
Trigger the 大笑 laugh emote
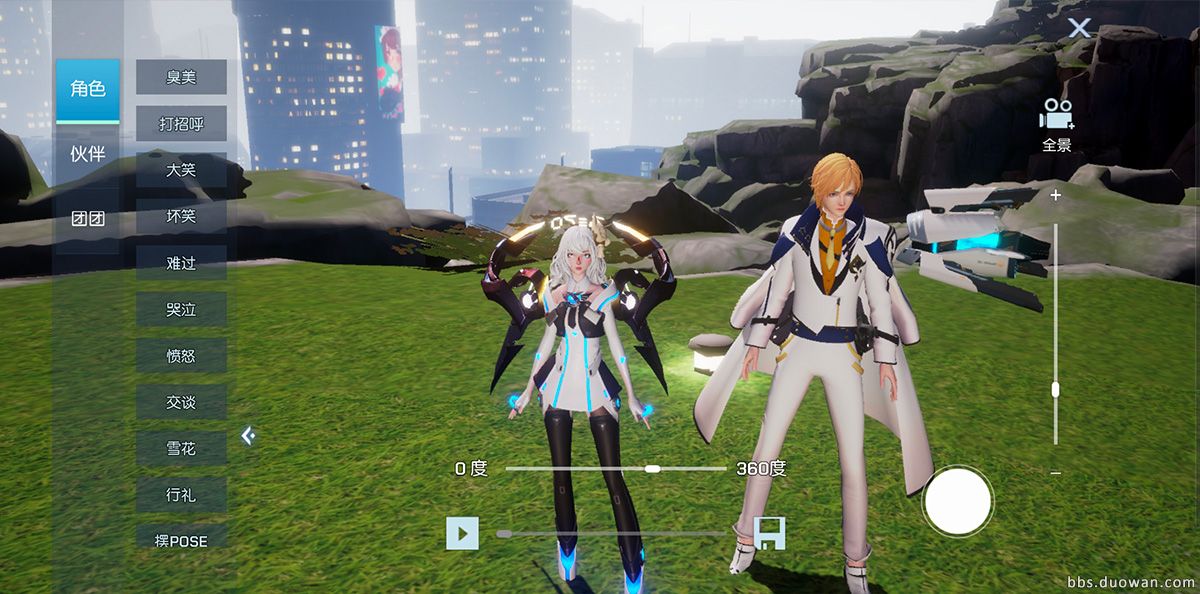pyautogui.click(x=181, y=170)
